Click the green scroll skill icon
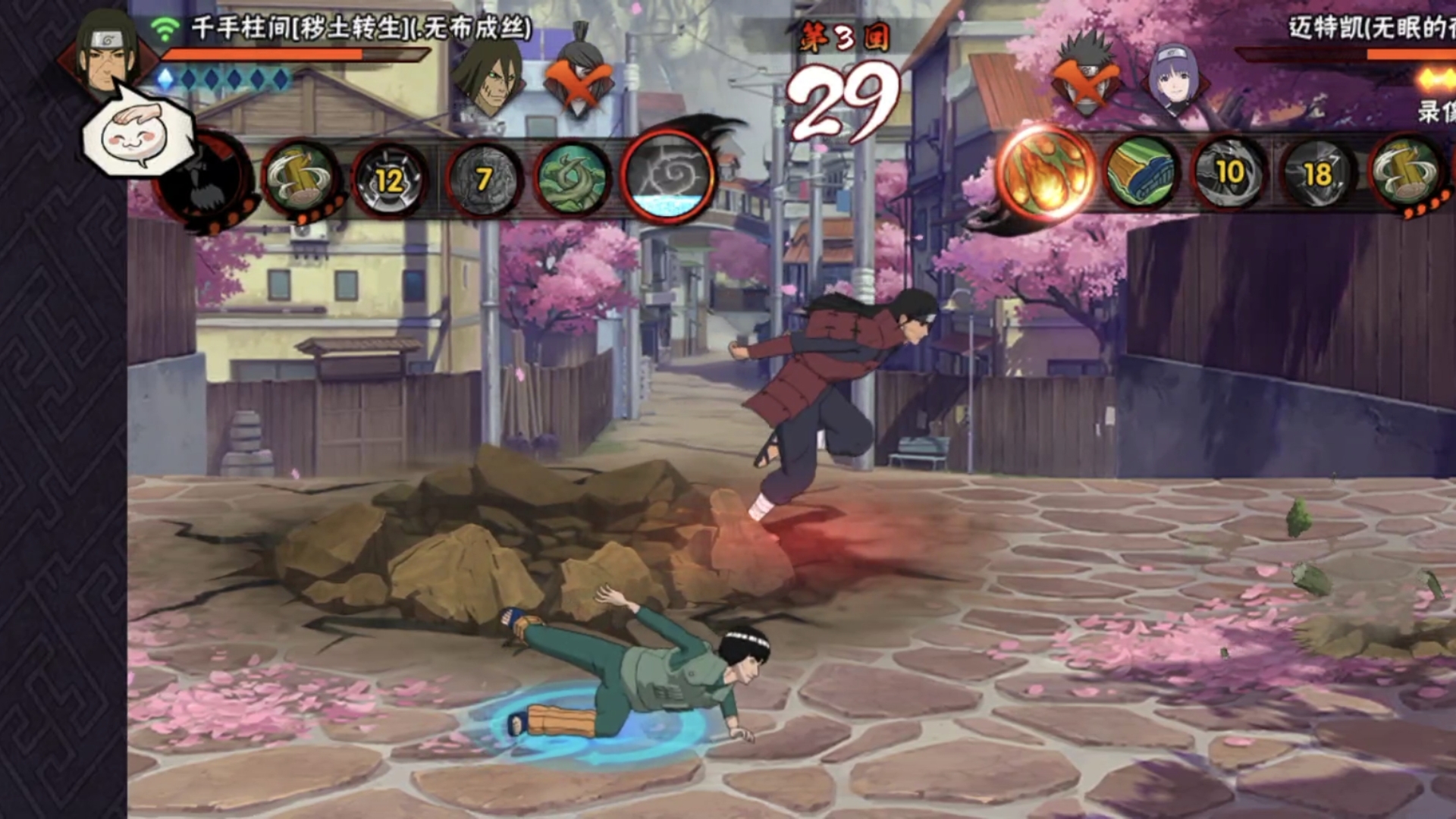 [1141, 174]
